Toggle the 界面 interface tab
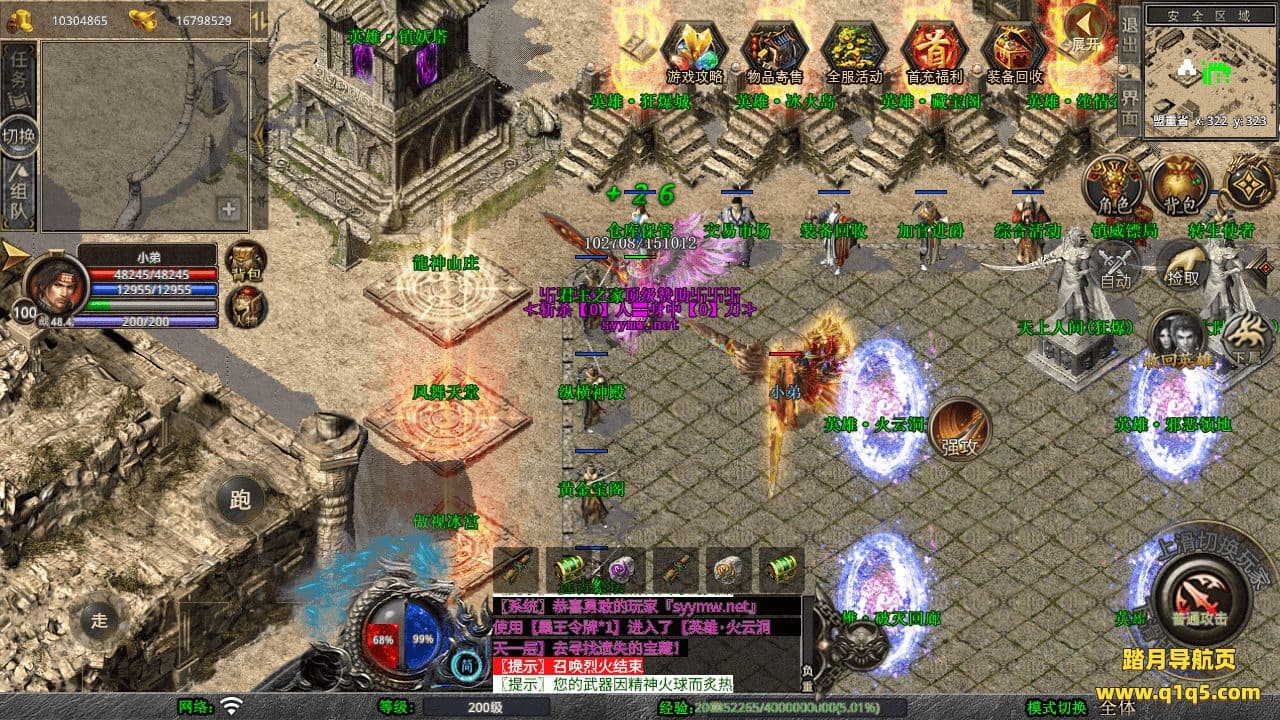Viewport: 1280px width, 720px height. point(1129,105)
